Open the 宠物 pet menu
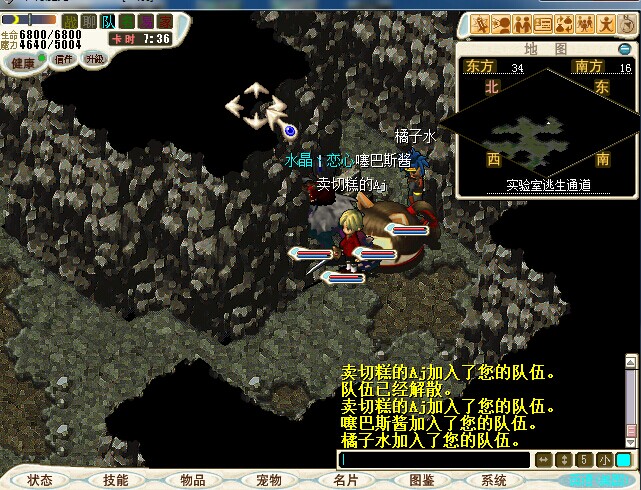This screenshot has height=490, width=641. 269,480
